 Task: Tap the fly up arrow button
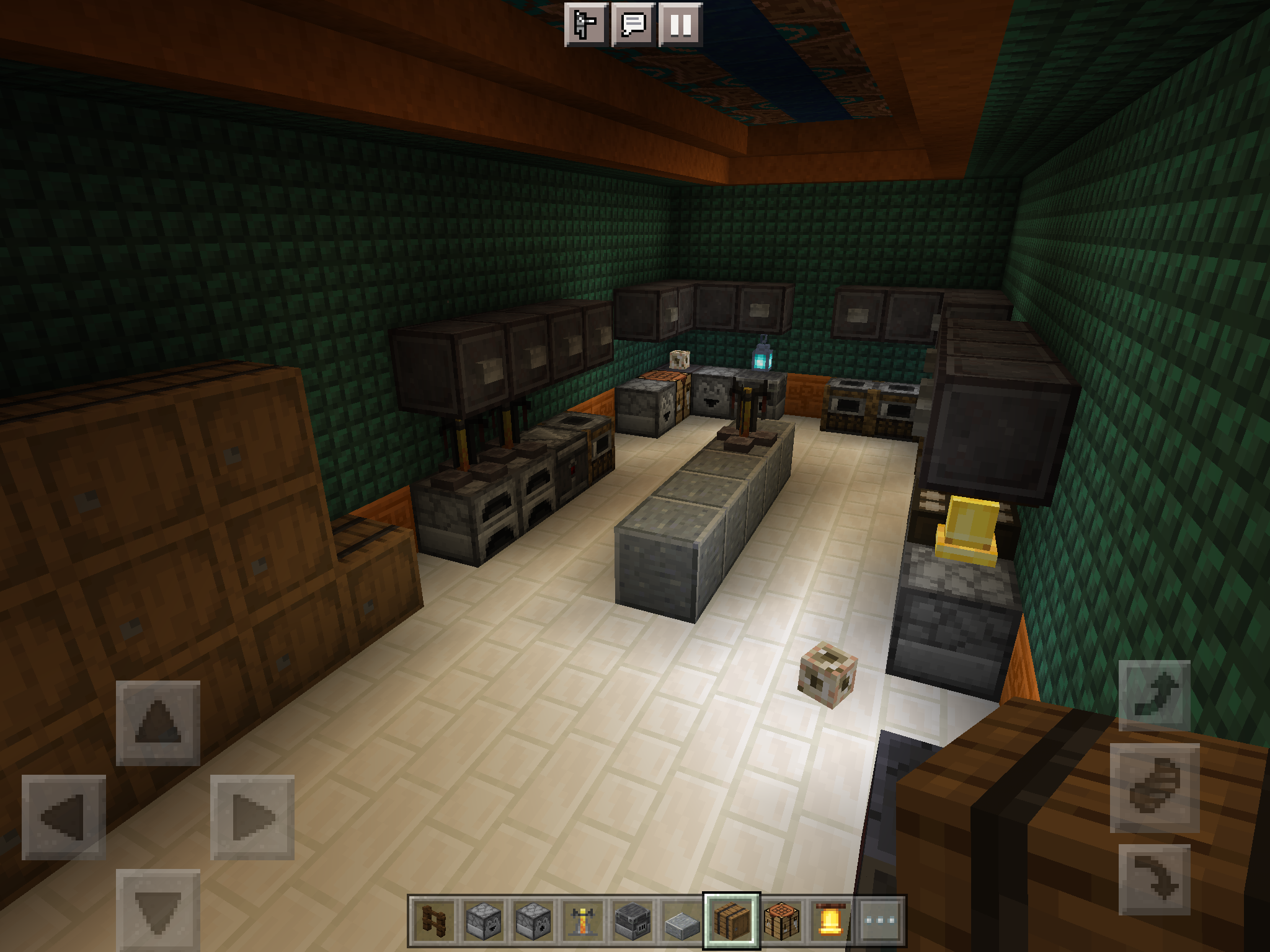coord(1155,695)
